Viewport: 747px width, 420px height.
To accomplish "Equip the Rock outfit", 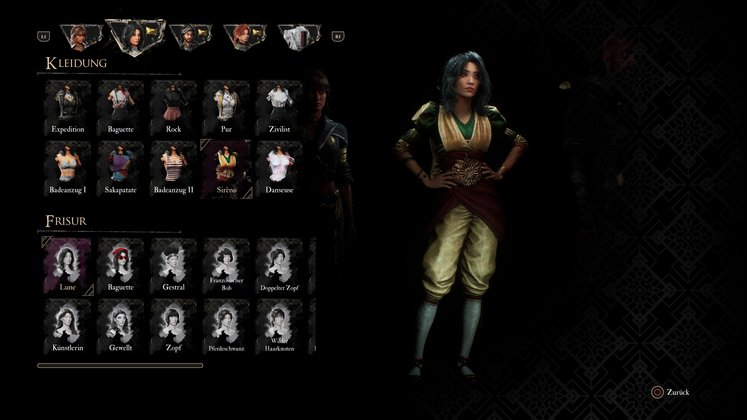I will [x=174, y=107].
